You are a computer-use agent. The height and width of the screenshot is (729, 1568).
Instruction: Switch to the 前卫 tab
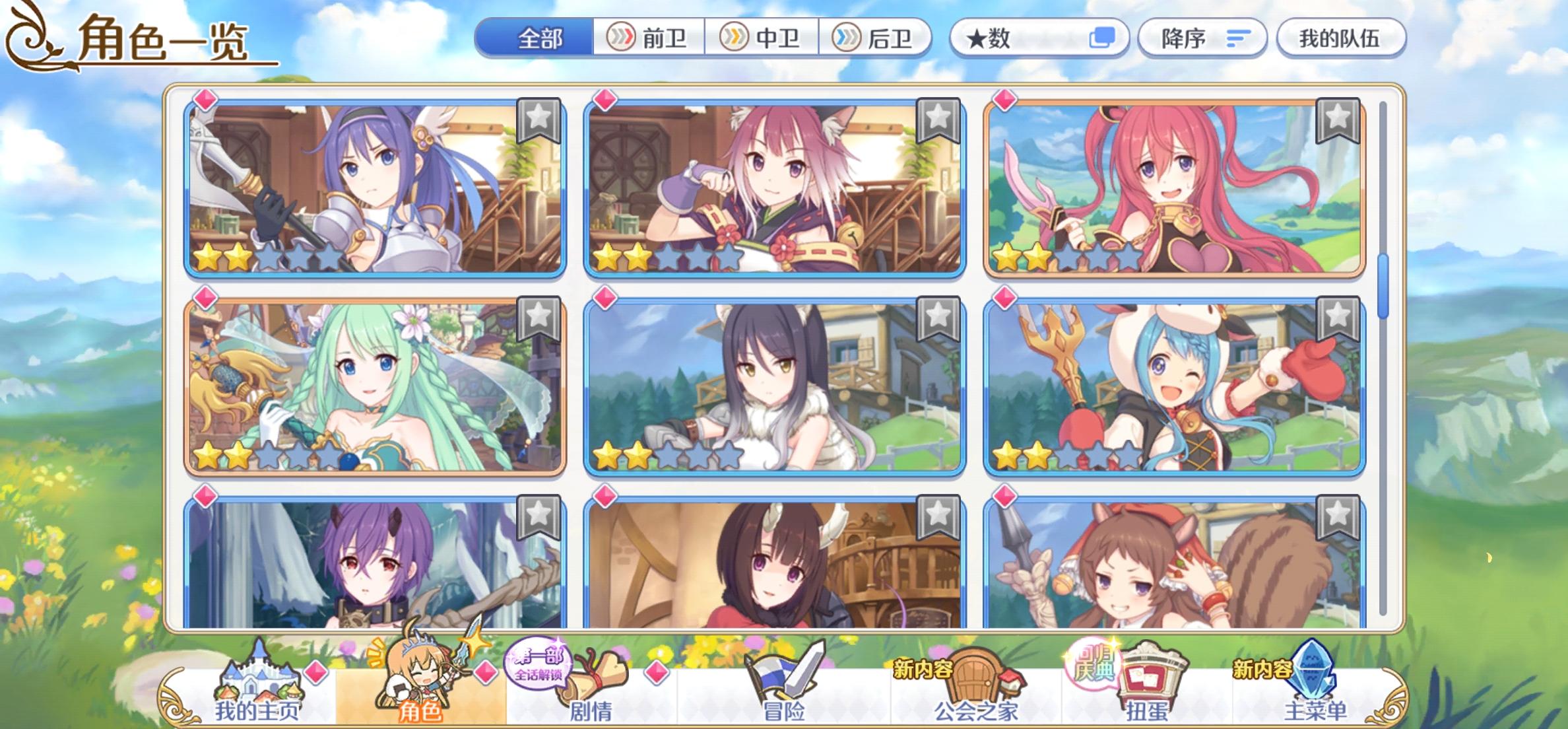tap(650, 38)
